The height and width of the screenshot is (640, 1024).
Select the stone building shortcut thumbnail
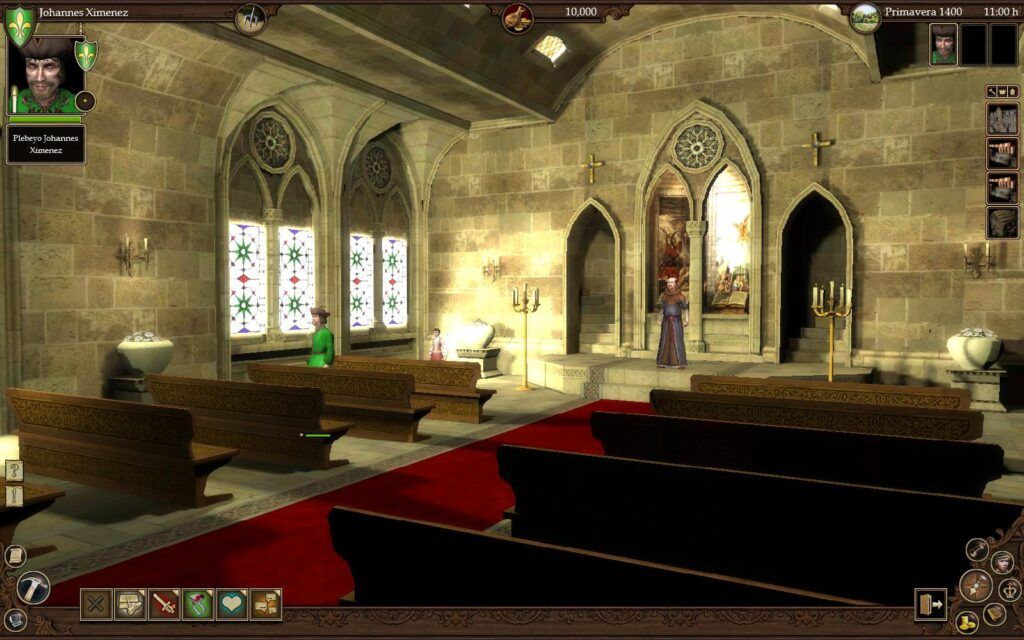pos(1002,119)
